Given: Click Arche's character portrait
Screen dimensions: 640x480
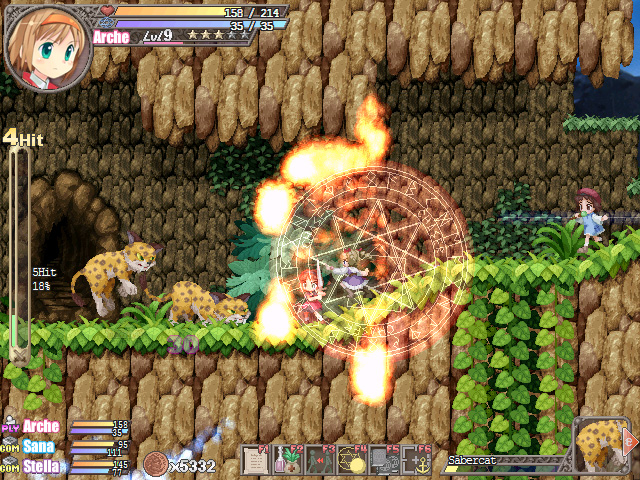Looking at the screenshot, I should coord(47,45).
